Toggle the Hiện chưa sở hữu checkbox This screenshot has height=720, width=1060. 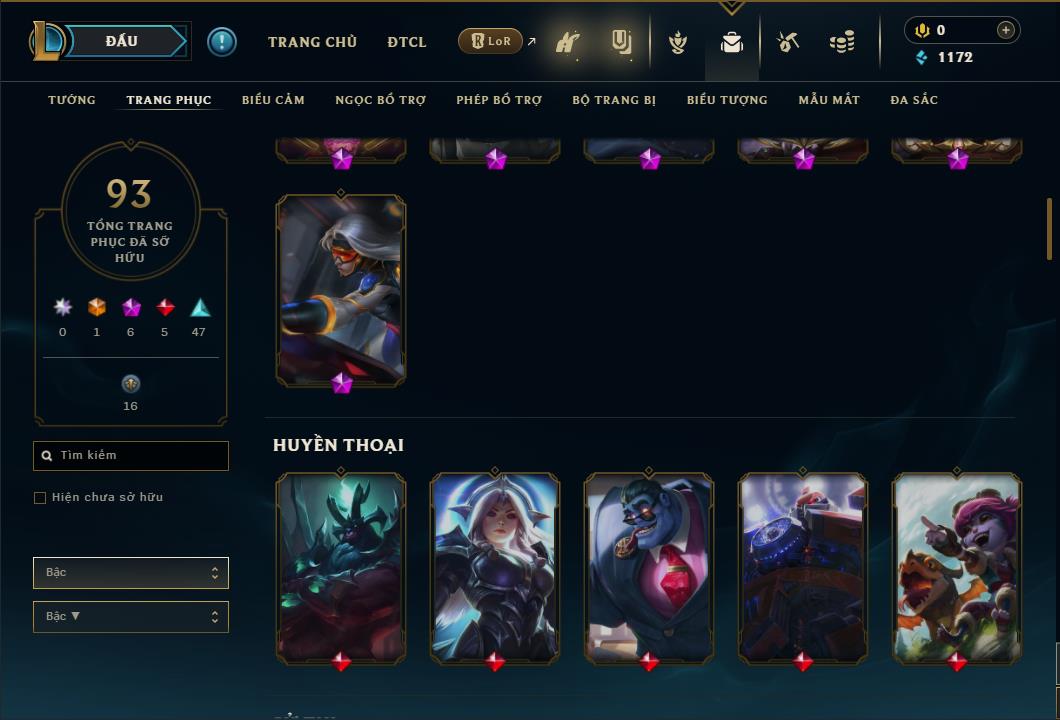click(40, 498)
